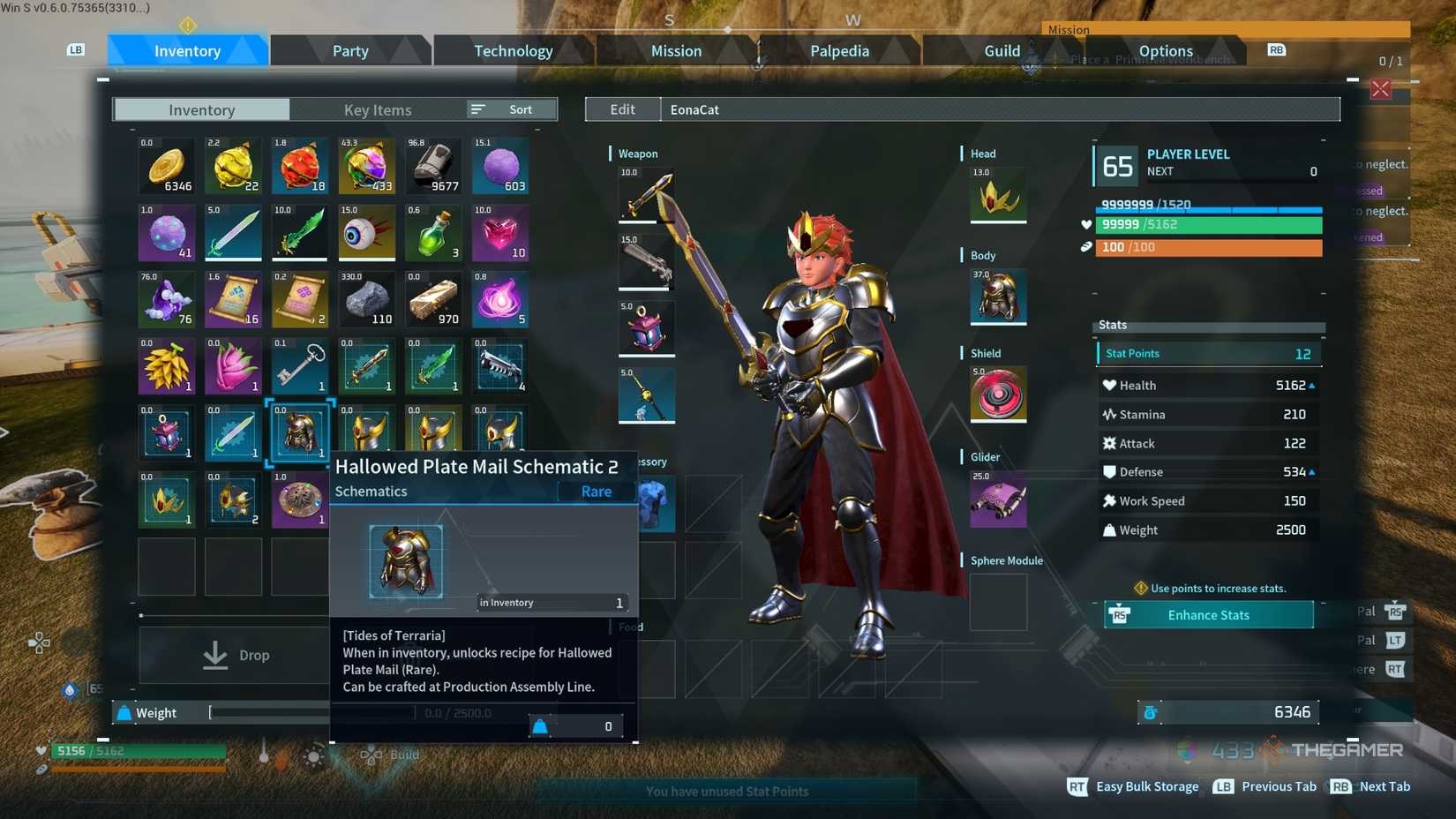
Task: Click the green potion bottle item
Action: click(433, 233)
